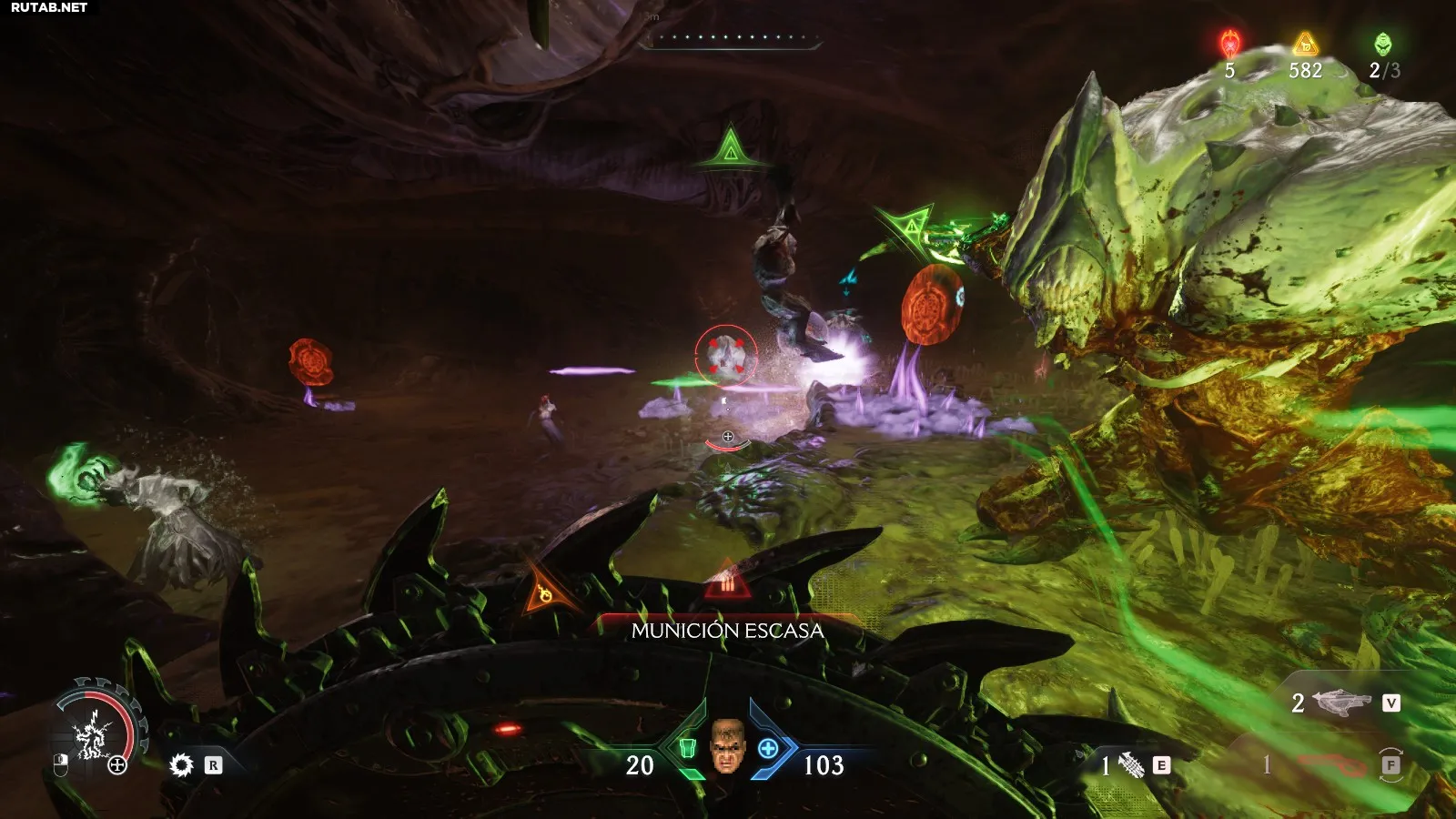The image size is (1456, 819).
Task: Click the RUTAB.NET watermark
Action: coord(49,7)
